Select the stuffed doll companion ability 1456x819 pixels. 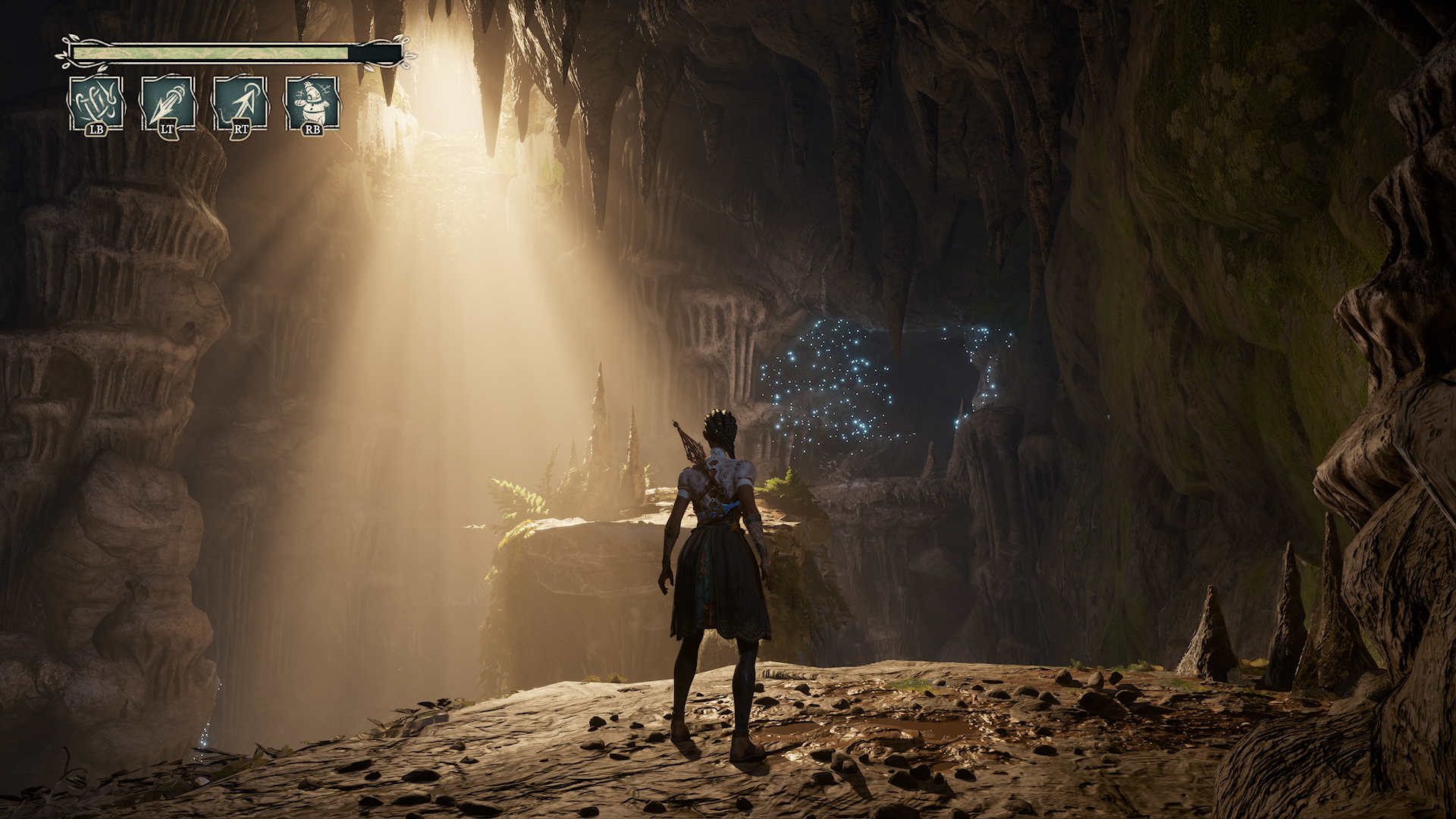(x=312, y=103)
